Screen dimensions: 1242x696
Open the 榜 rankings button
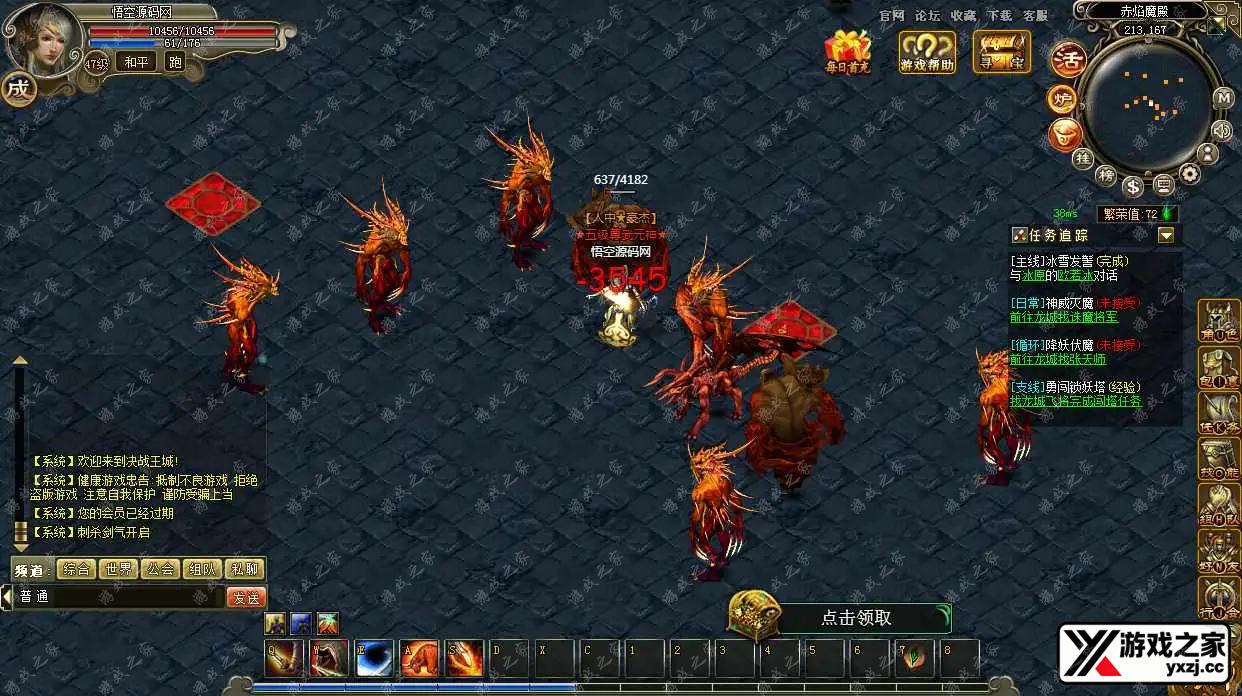(1106, 176)
